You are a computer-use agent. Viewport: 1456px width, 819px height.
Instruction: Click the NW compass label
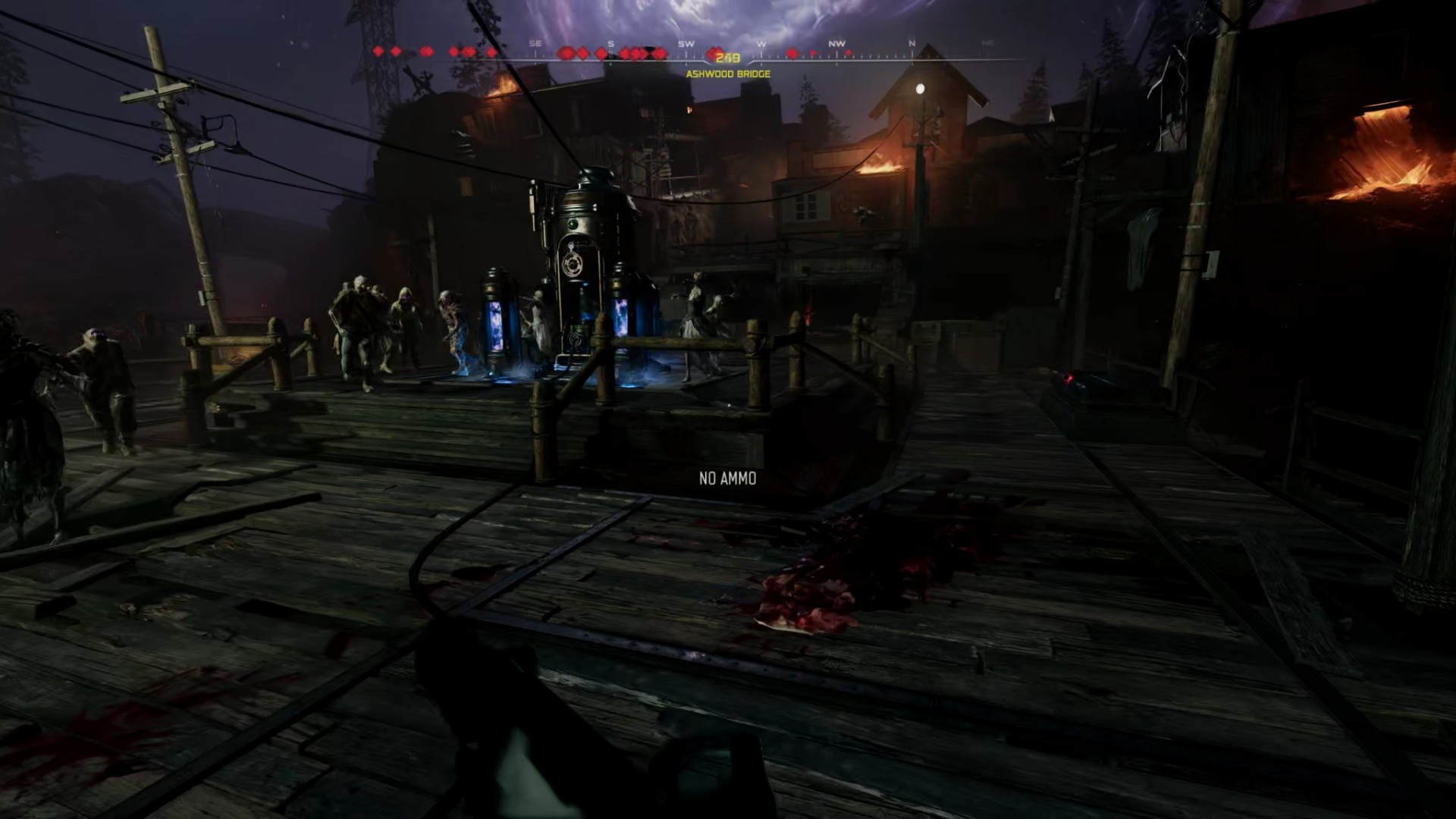(x=836, y=44)
